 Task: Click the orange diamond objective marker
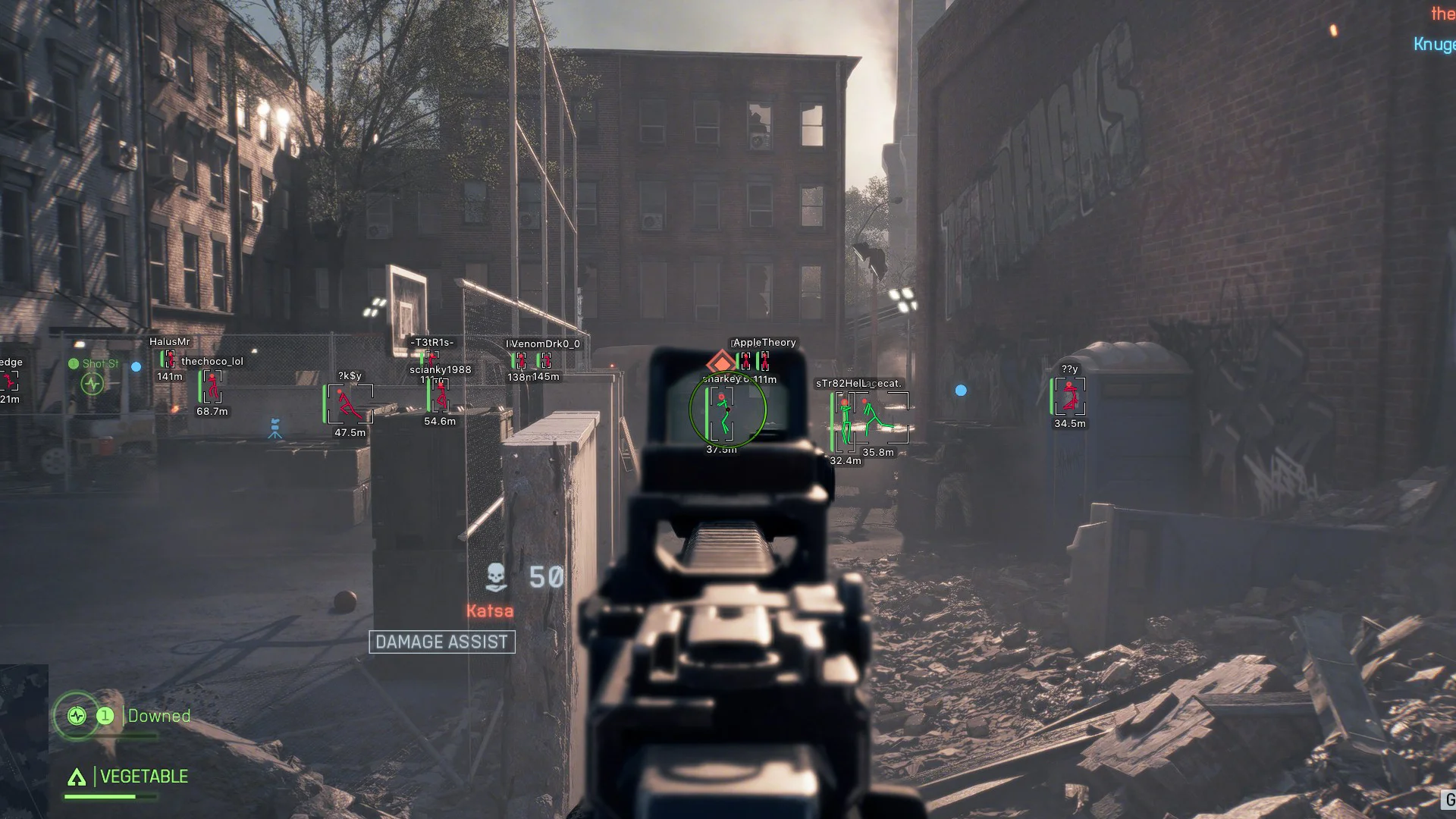click(720, 363)
